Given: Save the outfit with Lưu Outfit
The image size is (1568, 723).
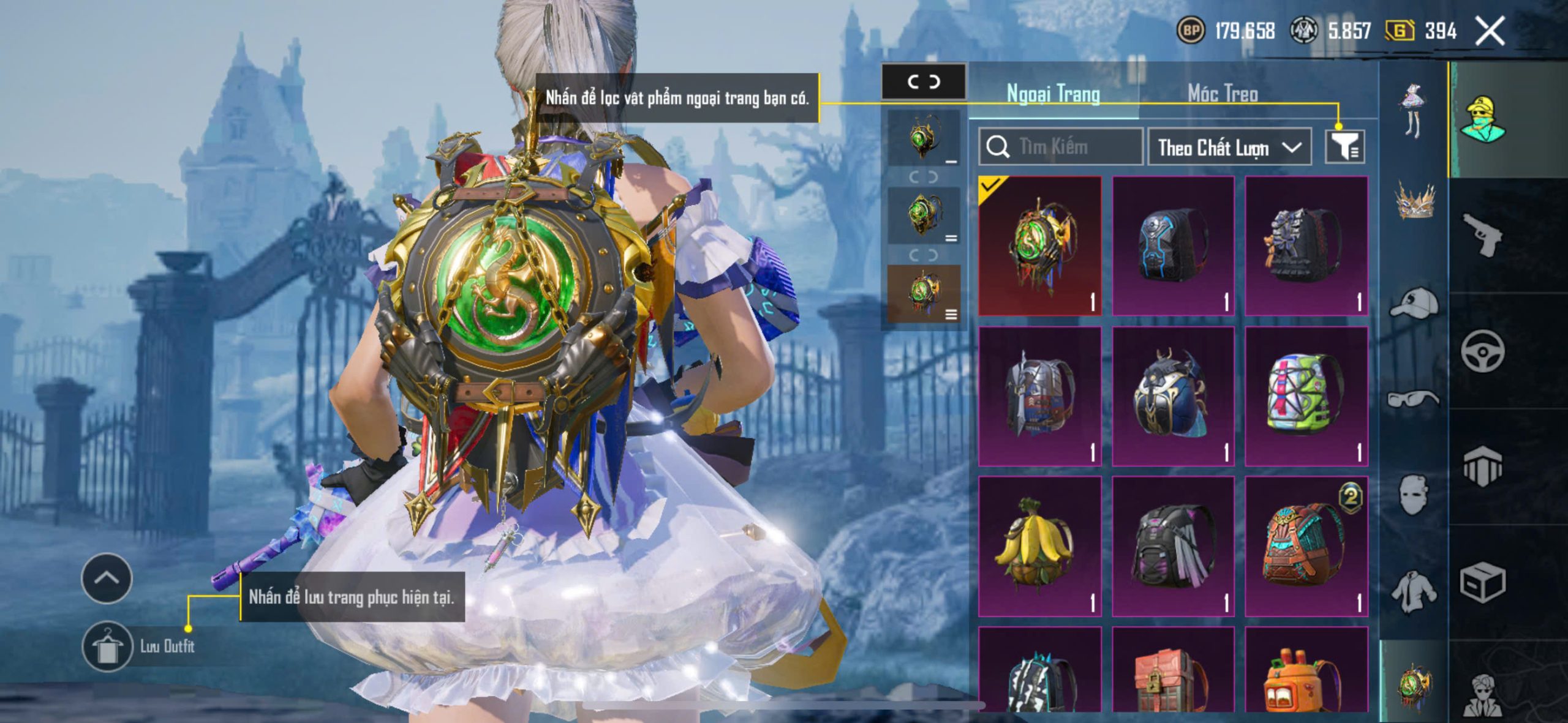Looking at the screenshot, I should (x=108, y=646).
